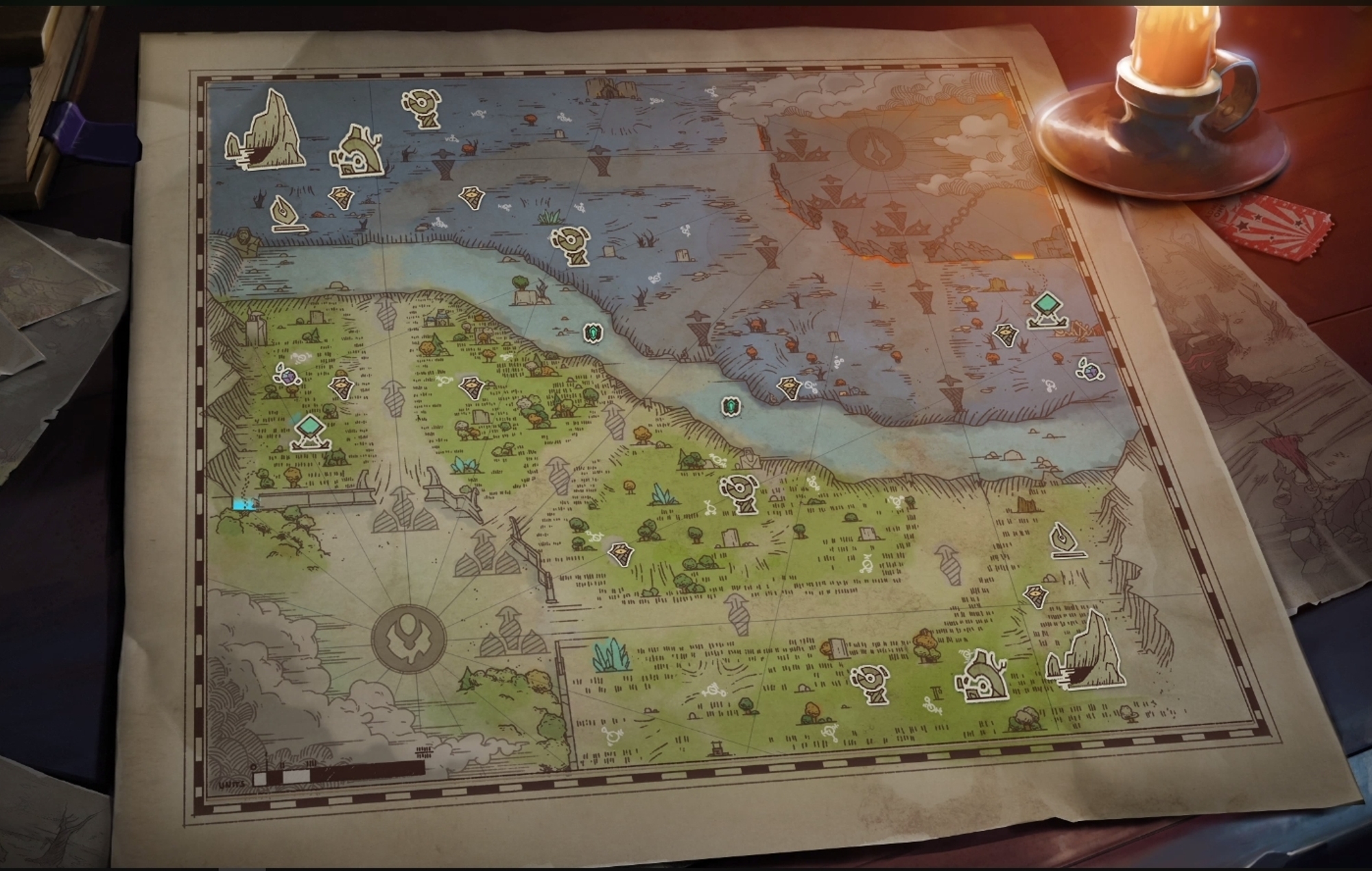Click the round dish marker at the map's top edge
The height and width of the screenshot is (871, 1372).
coord(421,109)
